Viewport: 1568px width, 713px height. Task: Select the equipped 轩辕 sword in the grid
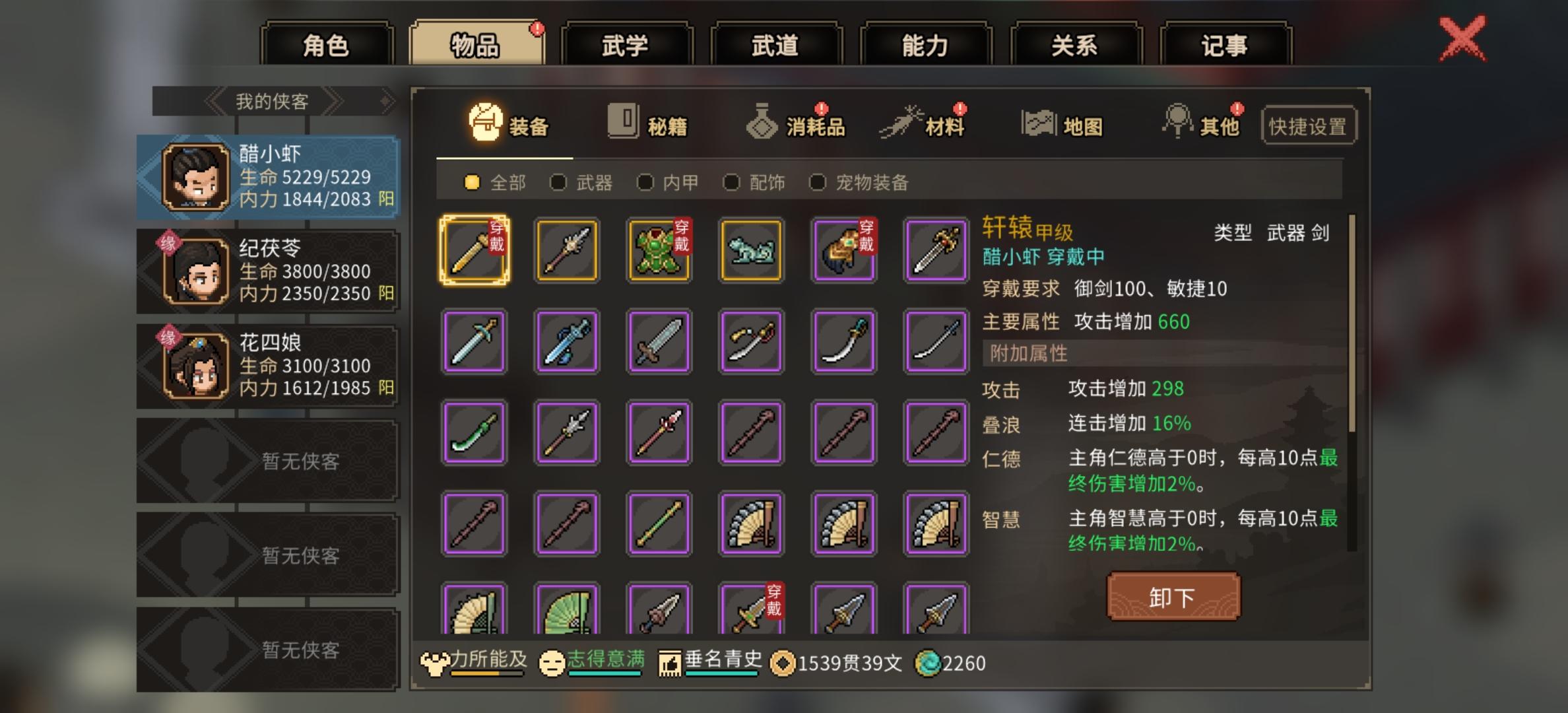coord(474,250)
